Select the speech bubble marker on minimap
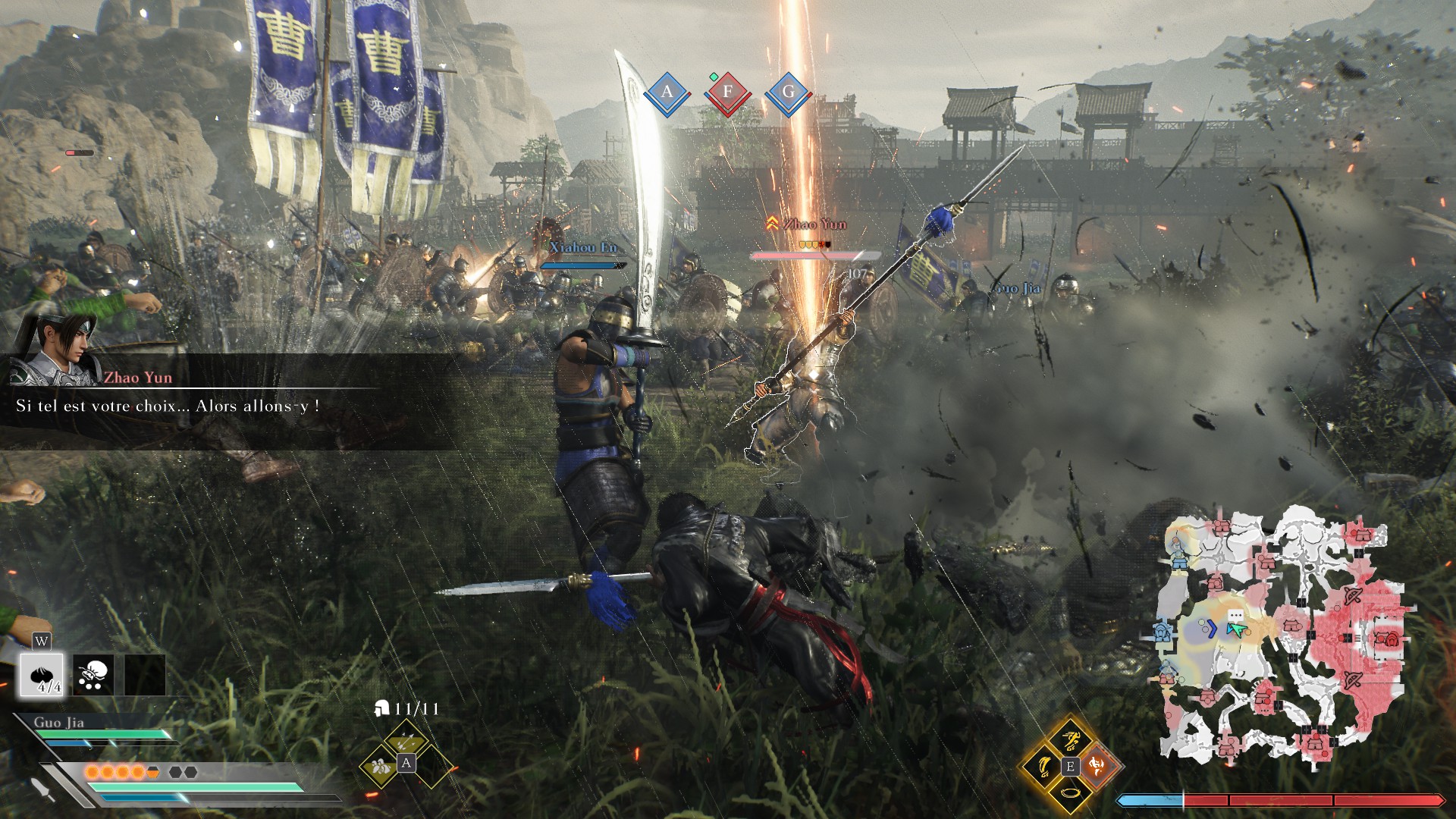Viewport: 1456px width, 819px height. pyautogui.click(x=1235, y=614)
